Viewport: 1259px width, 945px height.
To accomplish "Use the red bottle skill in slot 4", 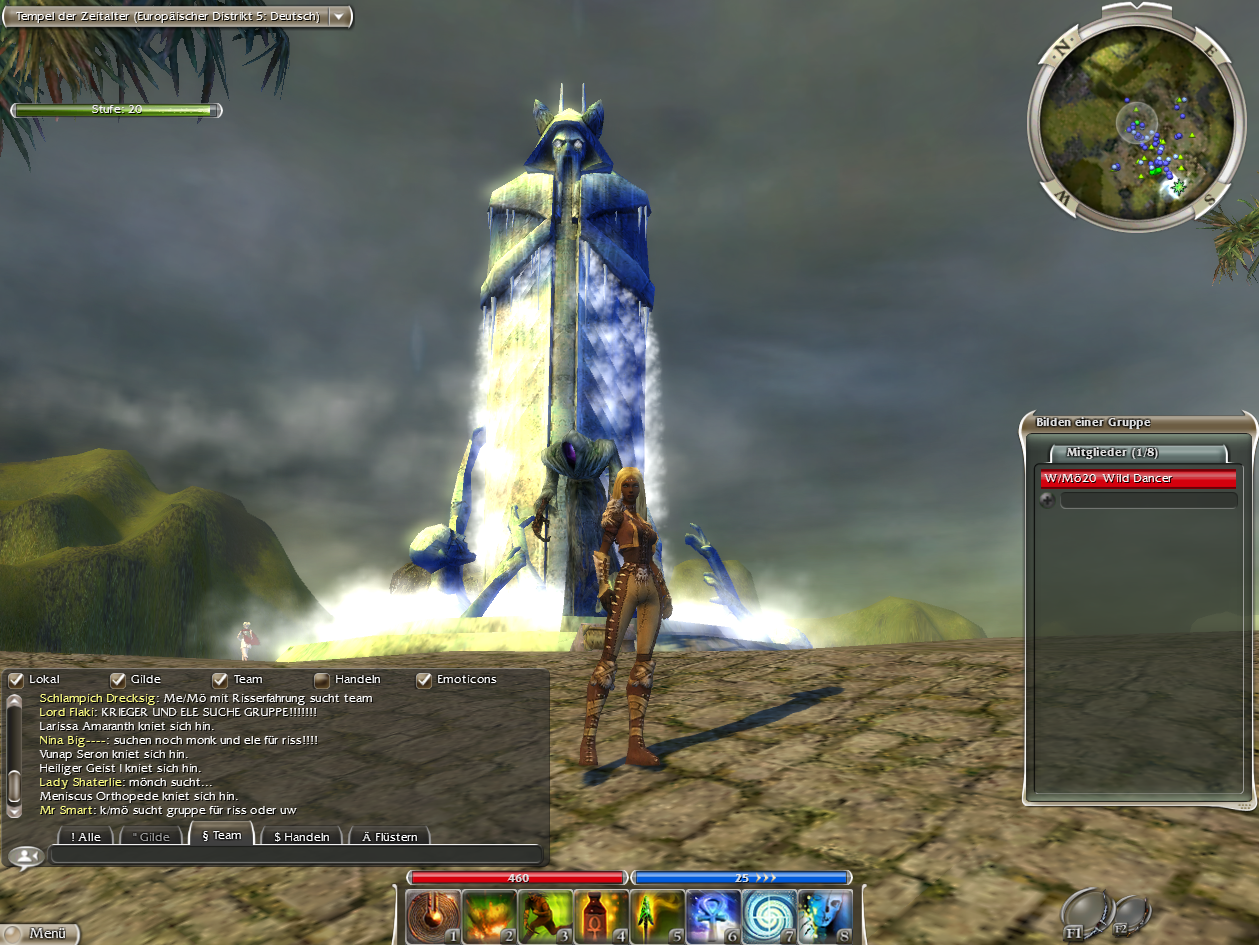I will click(601, 916).
